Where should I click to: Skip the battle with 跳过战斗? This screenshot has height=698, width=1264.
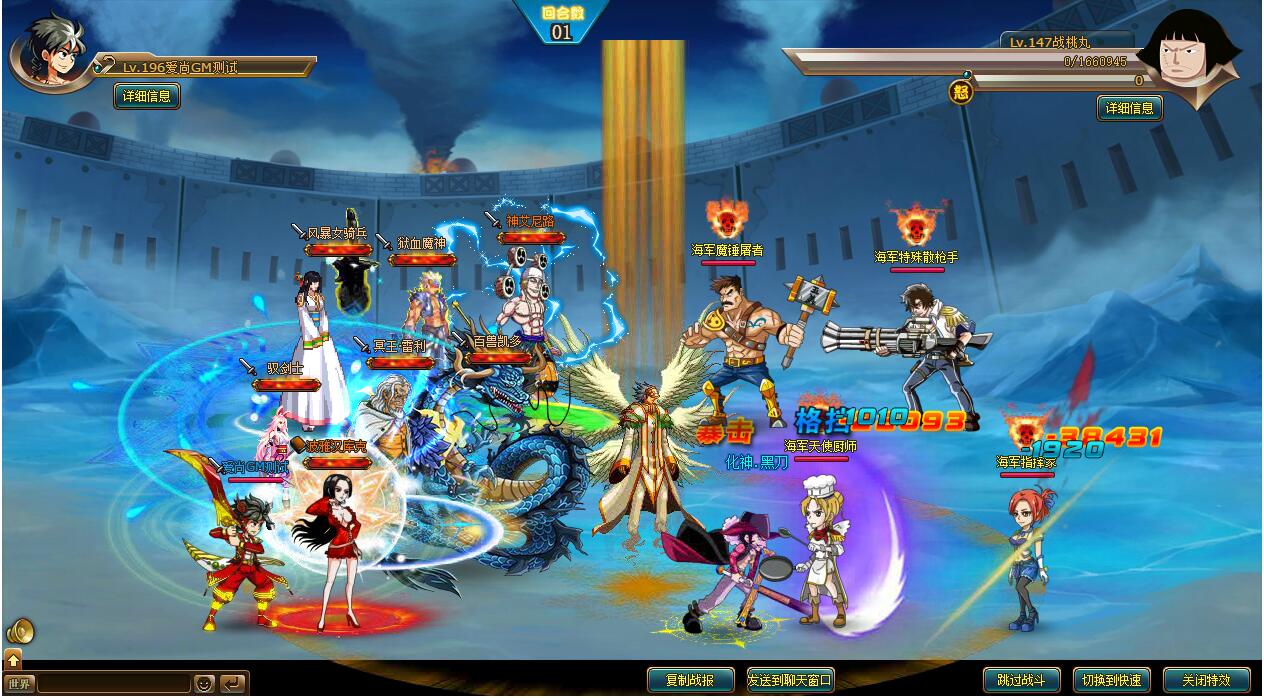tap(1021, 680)
